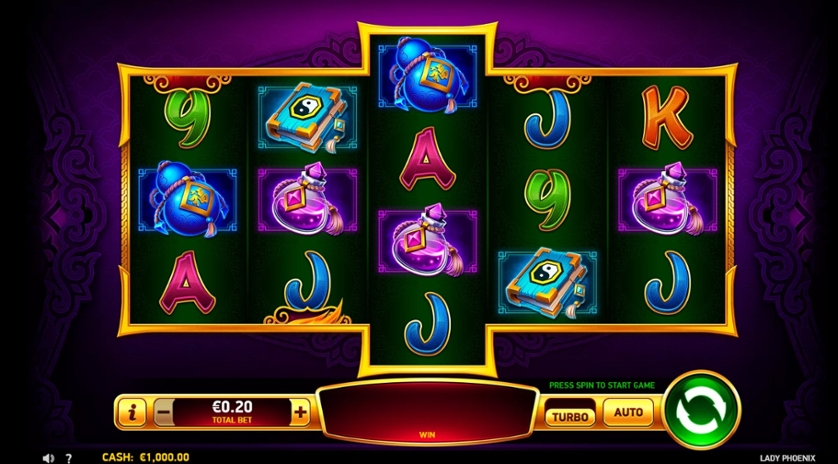This screenshot has width=838, height=464.
Task: Increase total bet with the plus button
Action: (300, 410)
